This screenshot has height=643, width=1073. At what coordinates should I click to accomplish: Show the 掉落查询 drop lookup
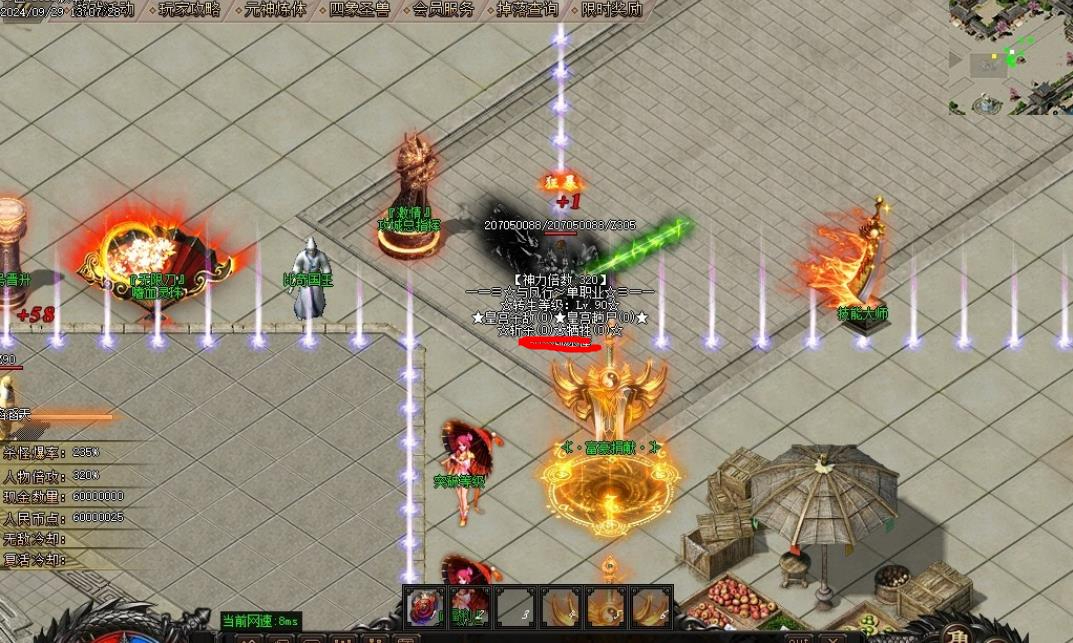527,10
